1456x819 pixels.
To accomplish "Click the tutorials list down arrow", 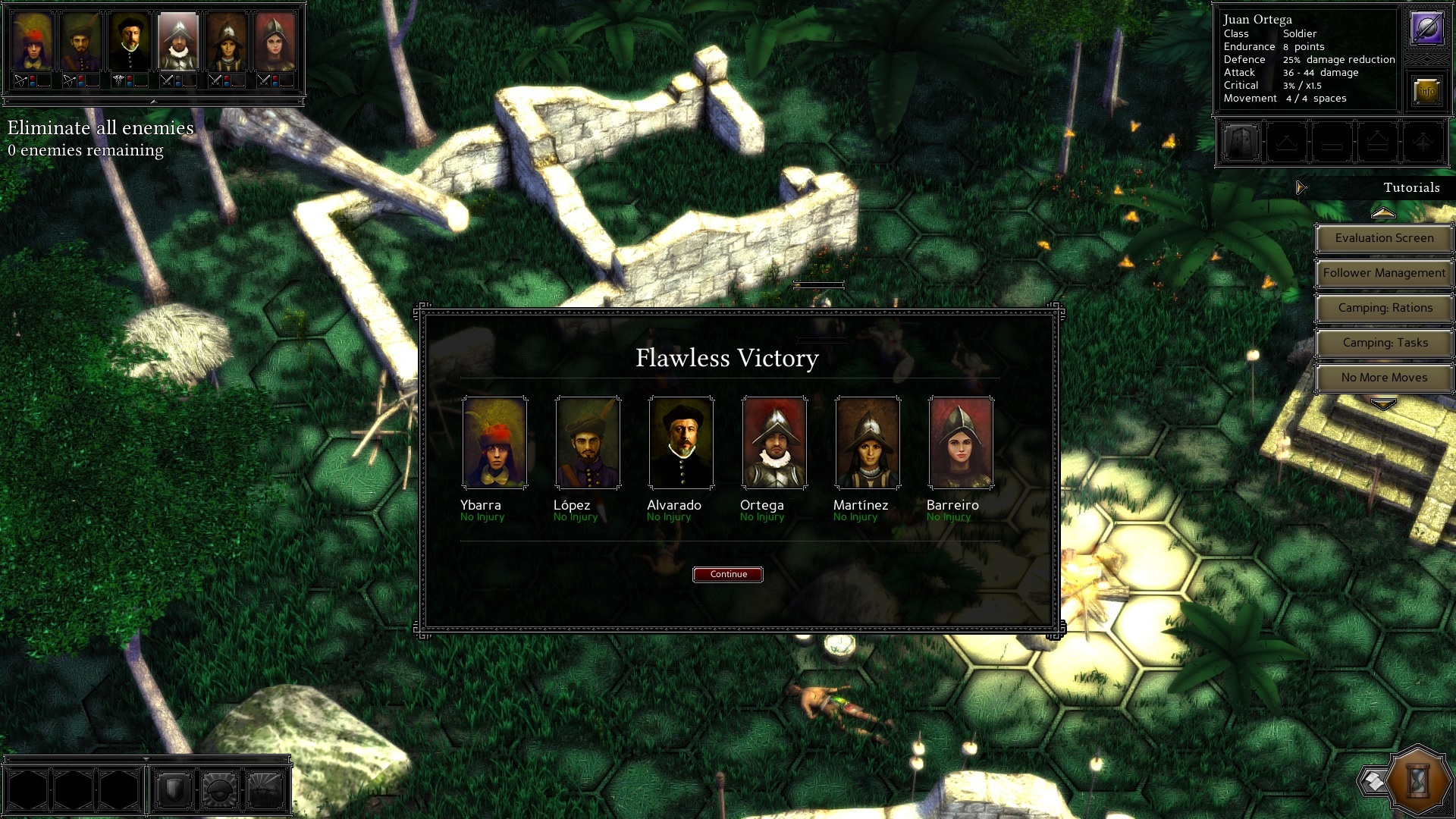I will pyautogui.click(x=1383, y=405).
